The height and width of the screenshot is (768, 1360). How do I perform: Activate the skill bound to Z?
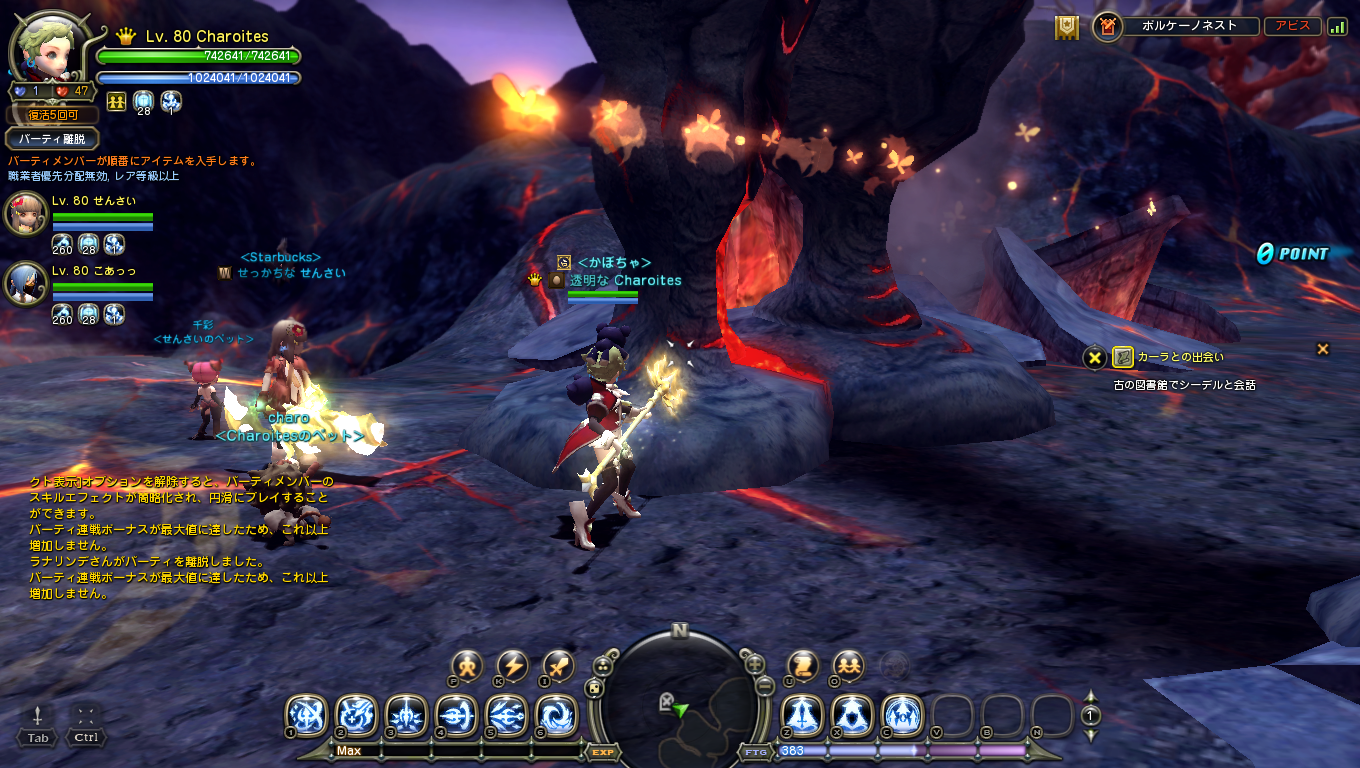tap(802, 715)
